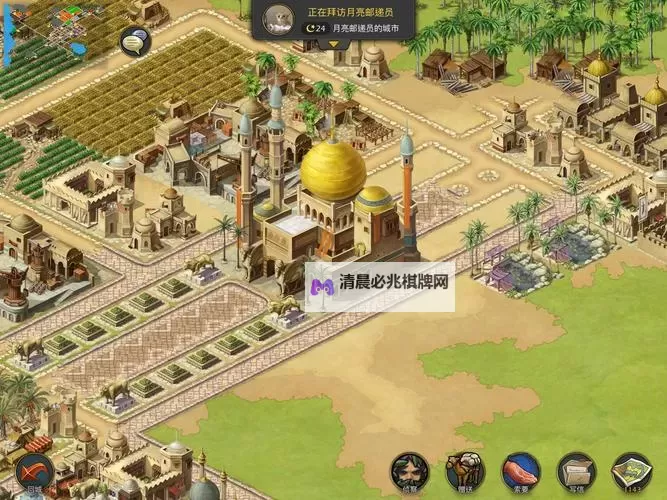
Task: Open the chat speech bubble icon
Action: pyautogui.click(x=134, y=42)
